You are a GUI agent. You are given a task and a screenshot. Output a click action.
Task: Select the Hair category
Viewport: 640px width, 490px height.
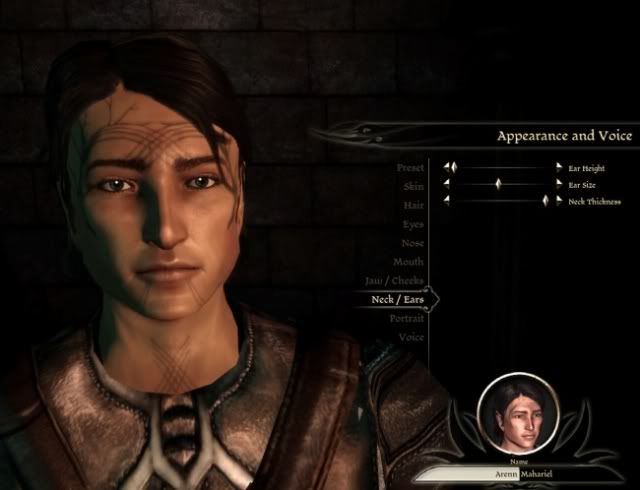click(x=412, y=205)
